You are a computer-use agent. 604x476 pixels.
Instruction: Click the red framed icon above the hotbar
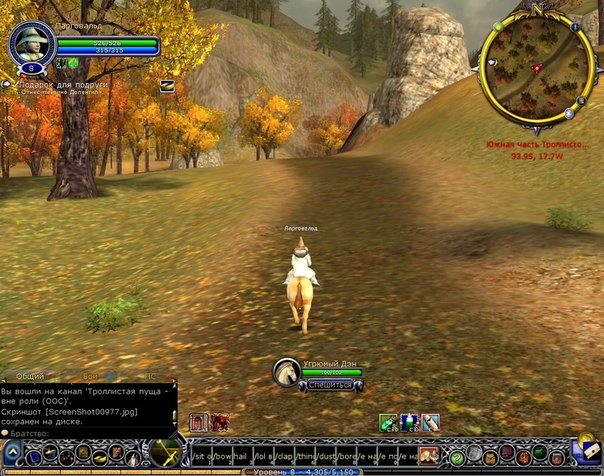(197, 421)
